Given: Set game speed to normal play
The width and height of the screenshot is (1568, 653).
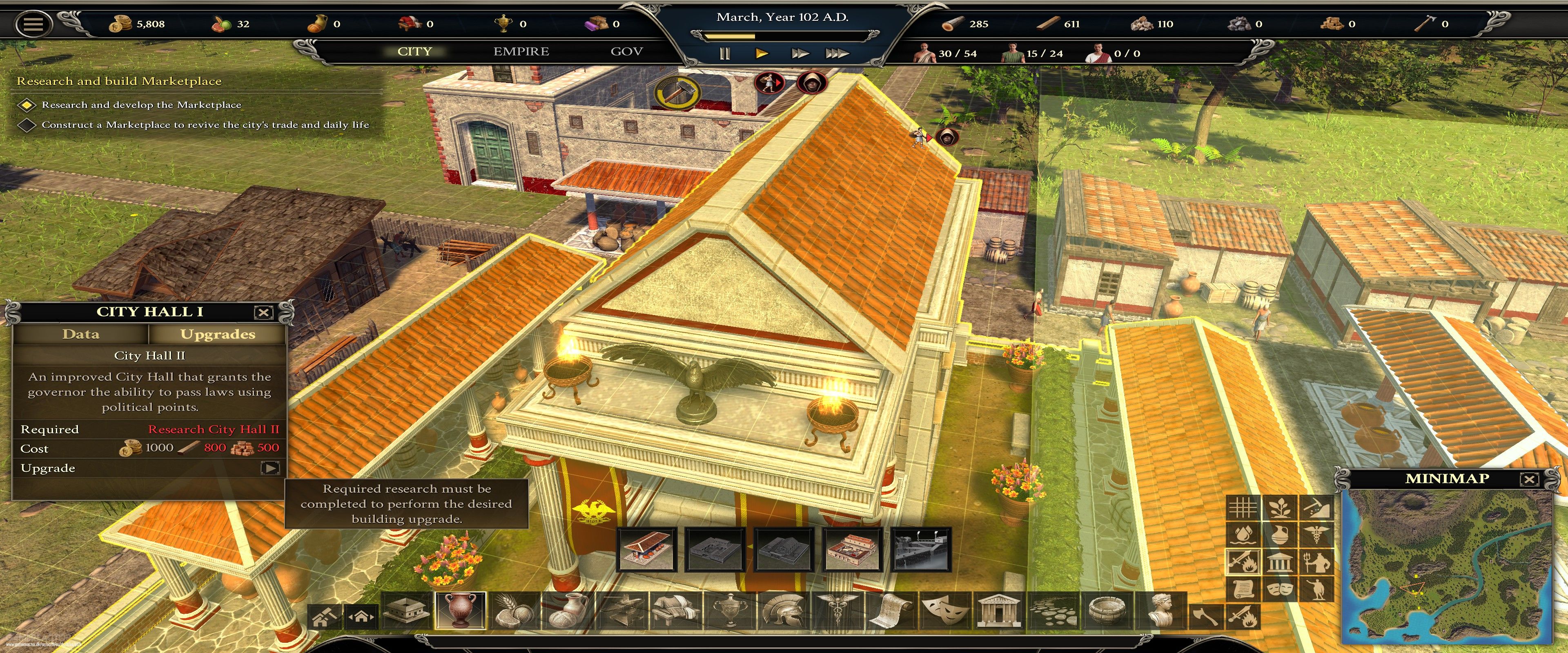Looking at the screenshot, I should coord(762,53).
